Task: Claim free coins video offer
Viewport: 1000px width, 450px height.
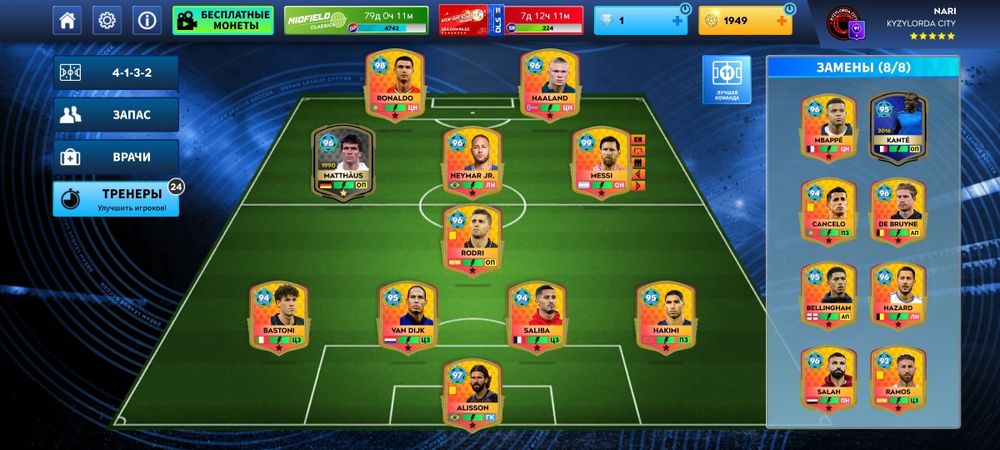Action: tap(223, 20)
